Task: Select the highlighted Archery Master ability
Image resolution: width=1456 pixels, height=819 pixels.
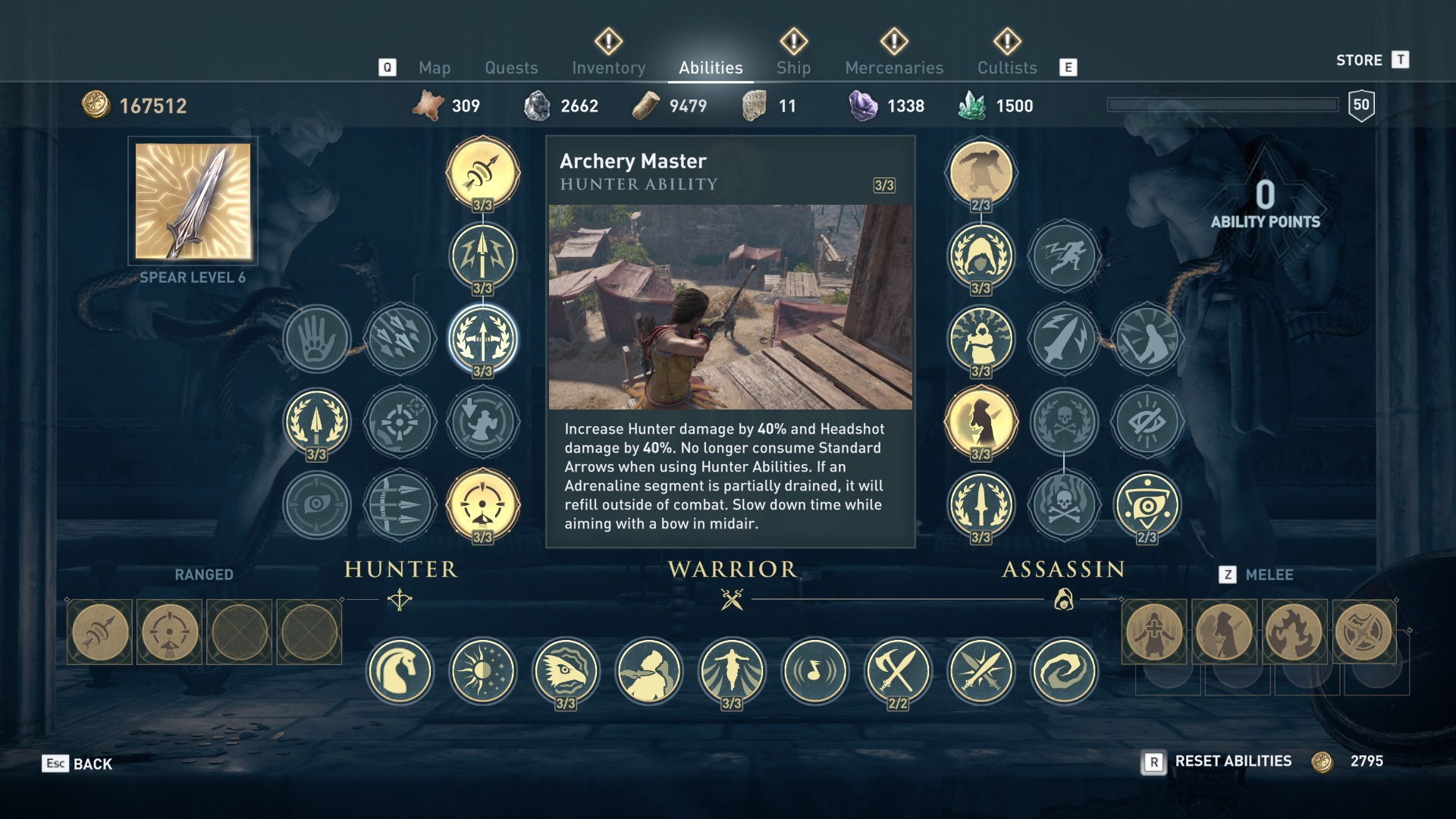Action: (482, 339)
